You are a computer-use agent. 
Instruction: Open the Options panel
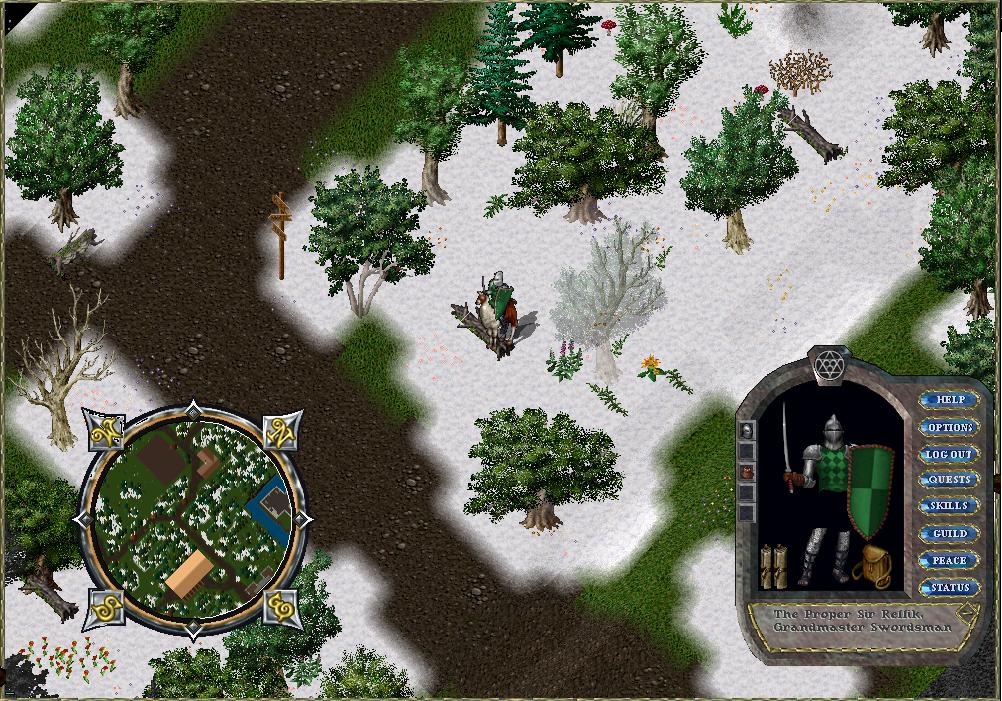click(949, 427)
